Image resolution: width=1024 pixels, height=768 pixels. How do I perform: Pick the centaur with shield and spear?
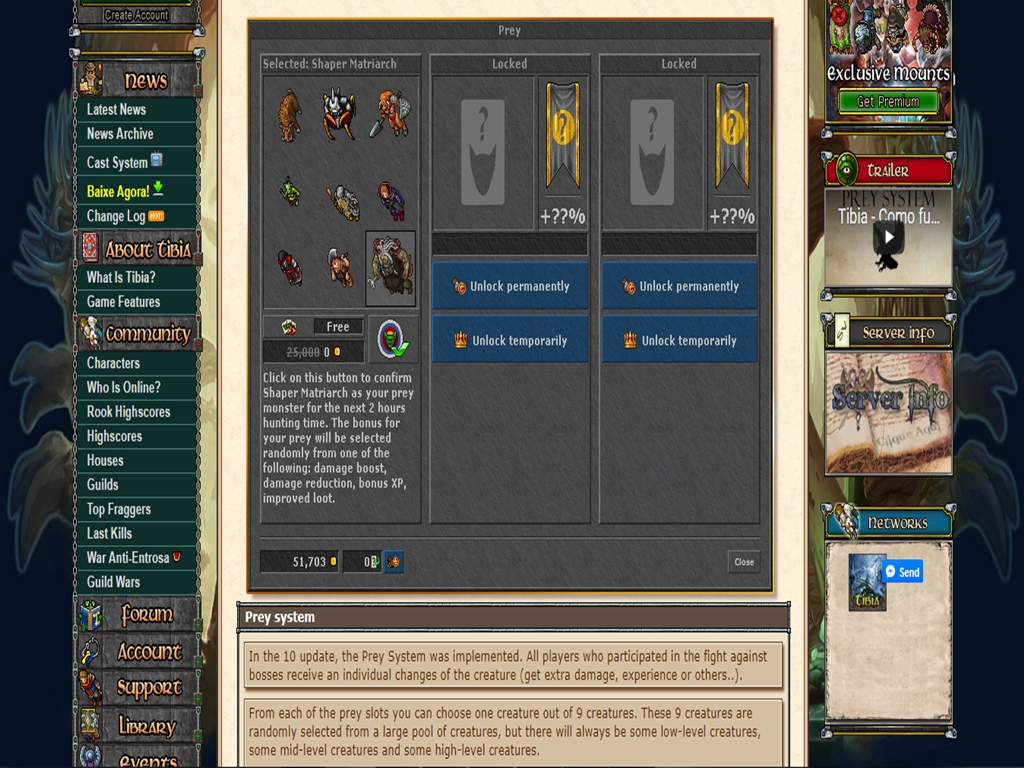[391, 115]
